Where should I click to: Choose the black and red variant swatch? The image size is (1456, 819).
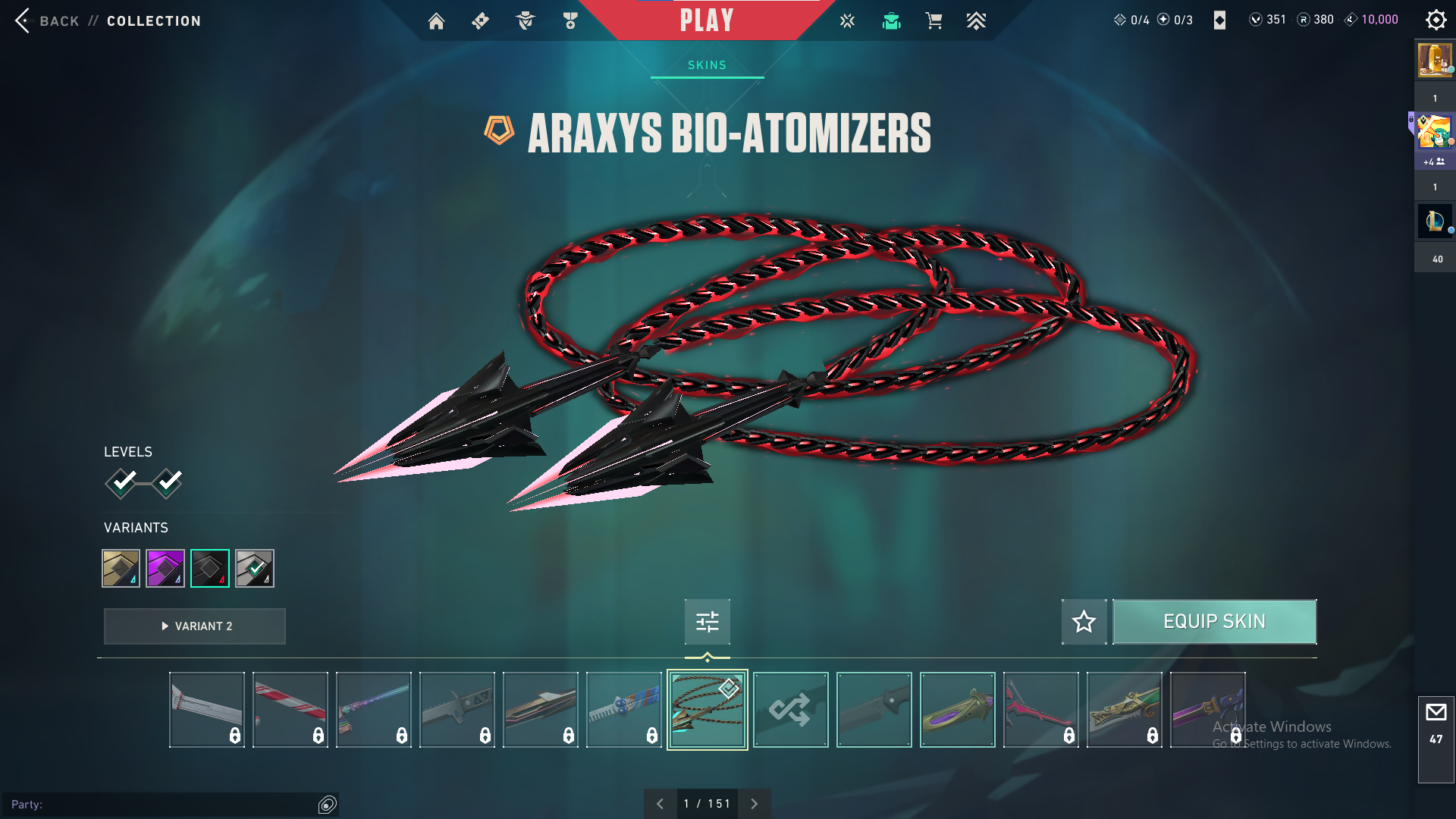point(210,568)
